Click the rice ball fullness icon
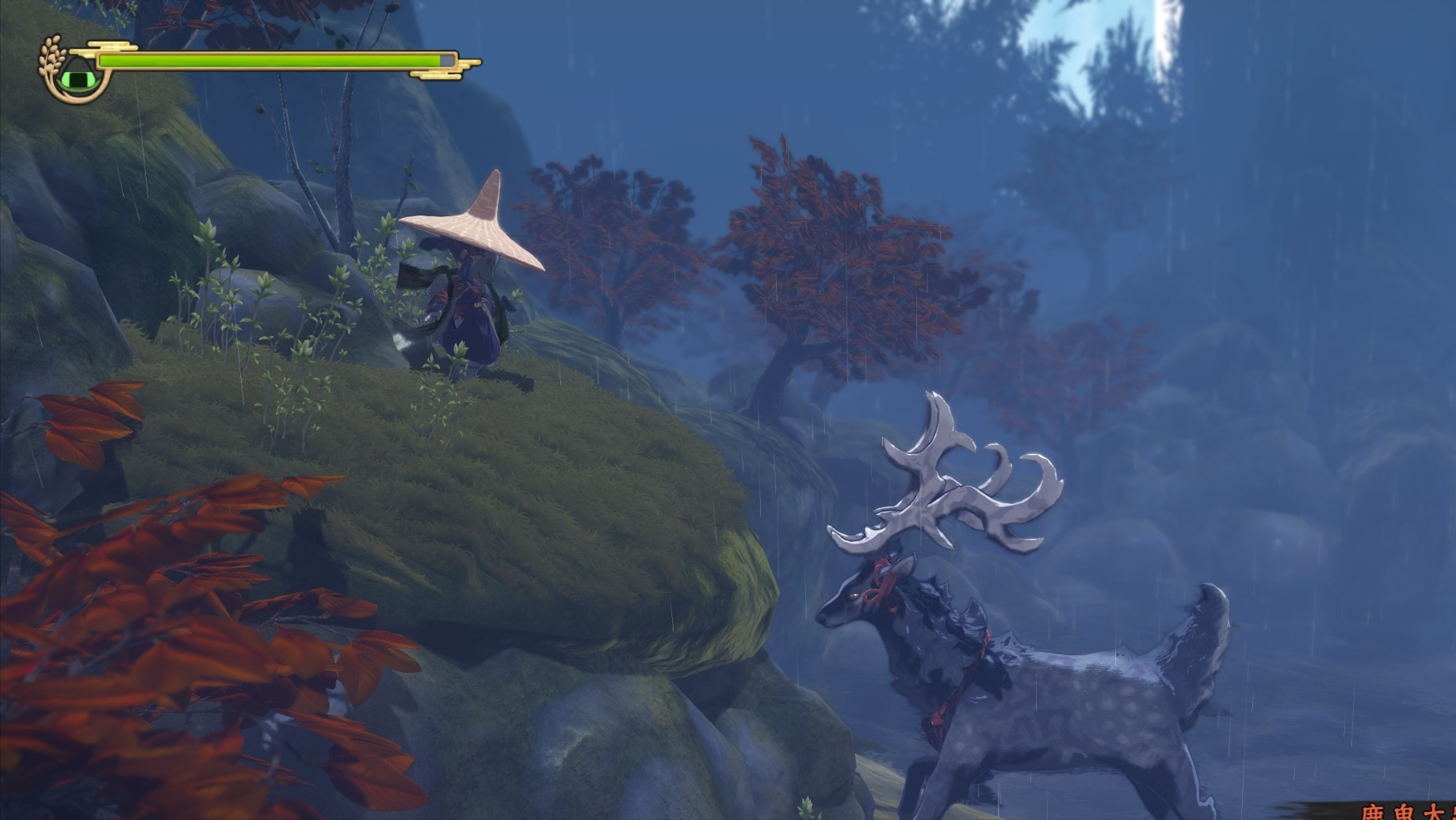Viewport: 1456px width, 820px height. pos(78,74)
